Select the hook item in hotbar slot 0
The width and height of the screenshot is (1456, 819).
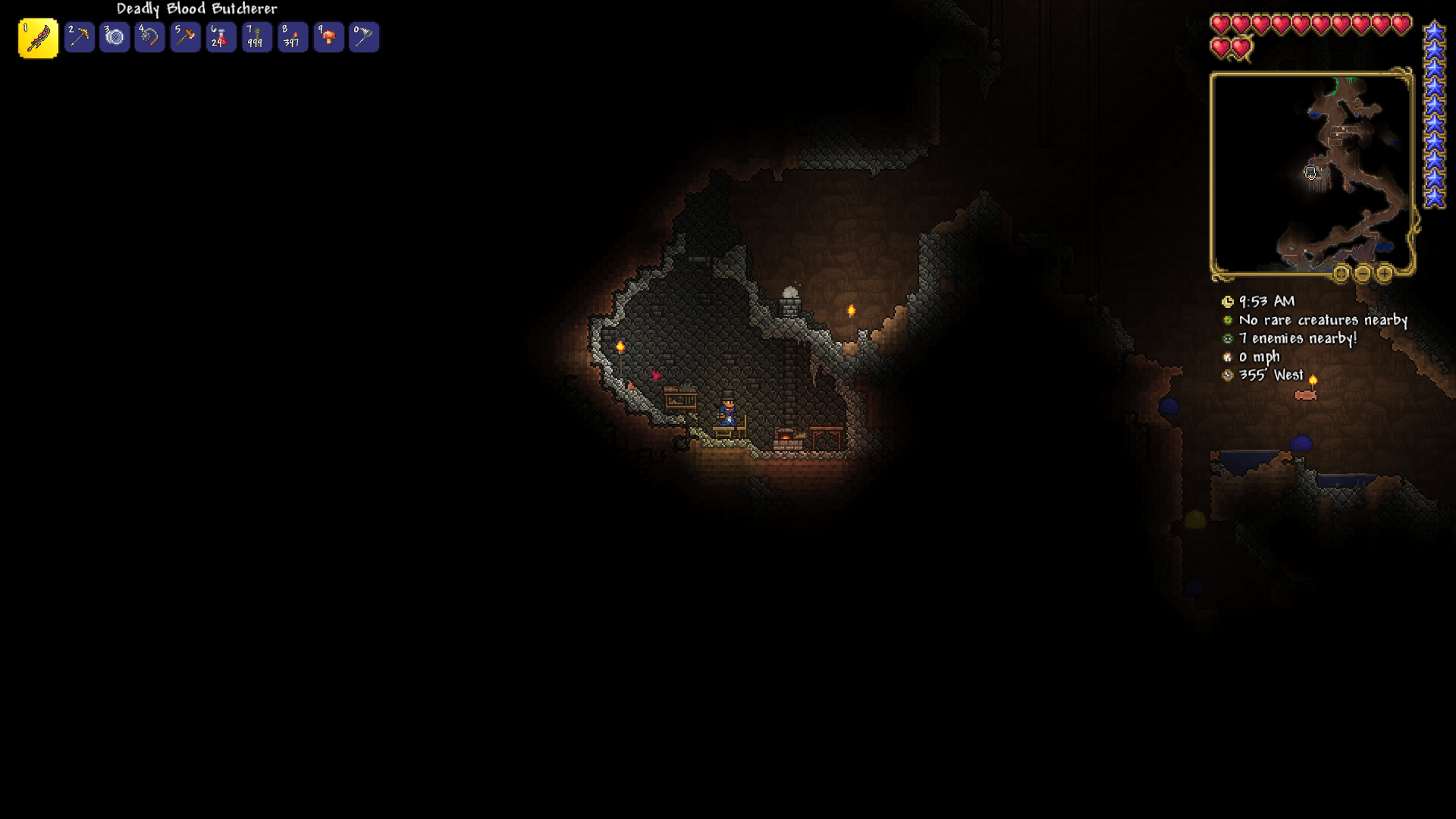[364, 36]
